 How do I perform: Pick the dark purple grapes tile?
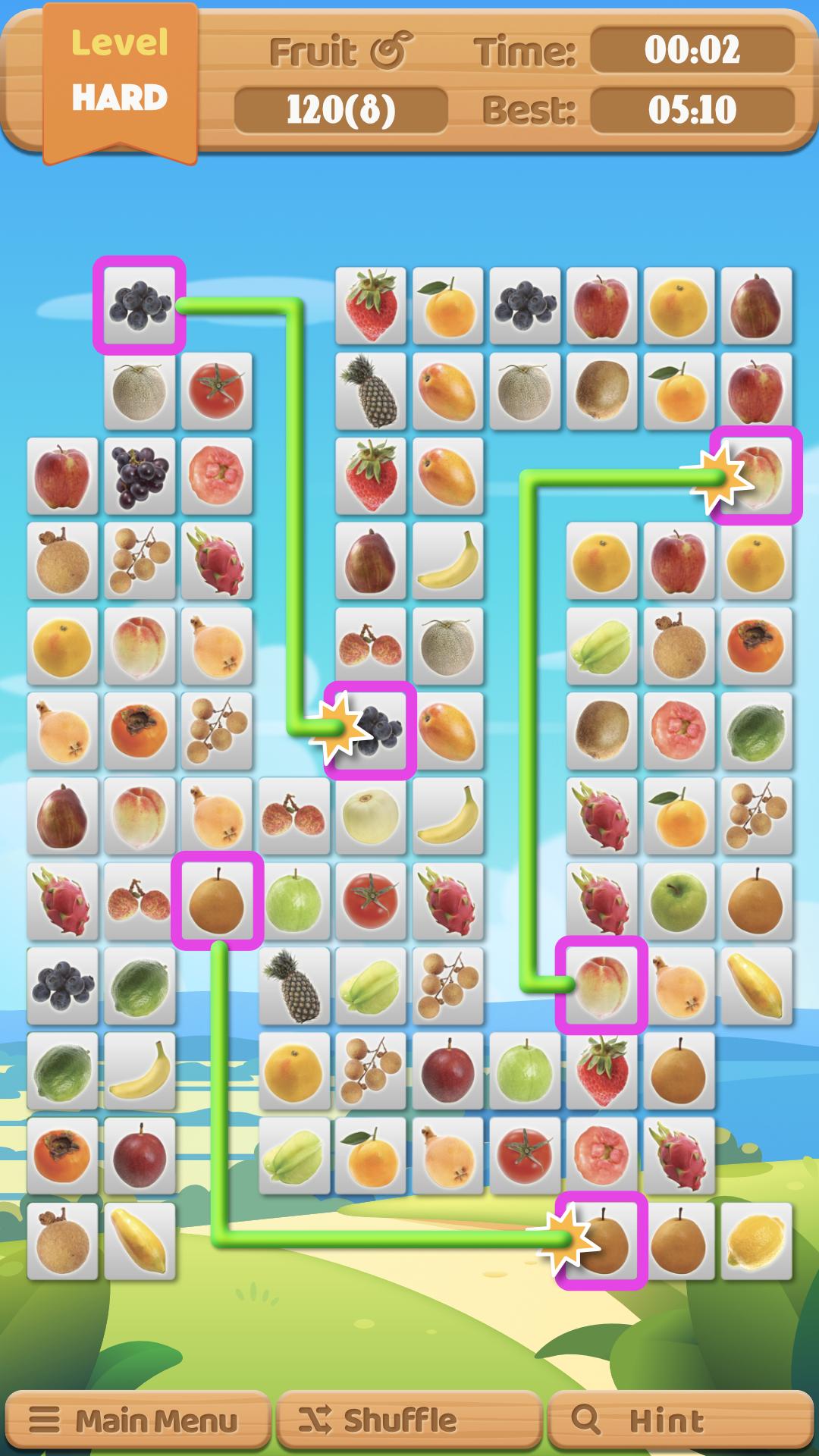(140, 475)
